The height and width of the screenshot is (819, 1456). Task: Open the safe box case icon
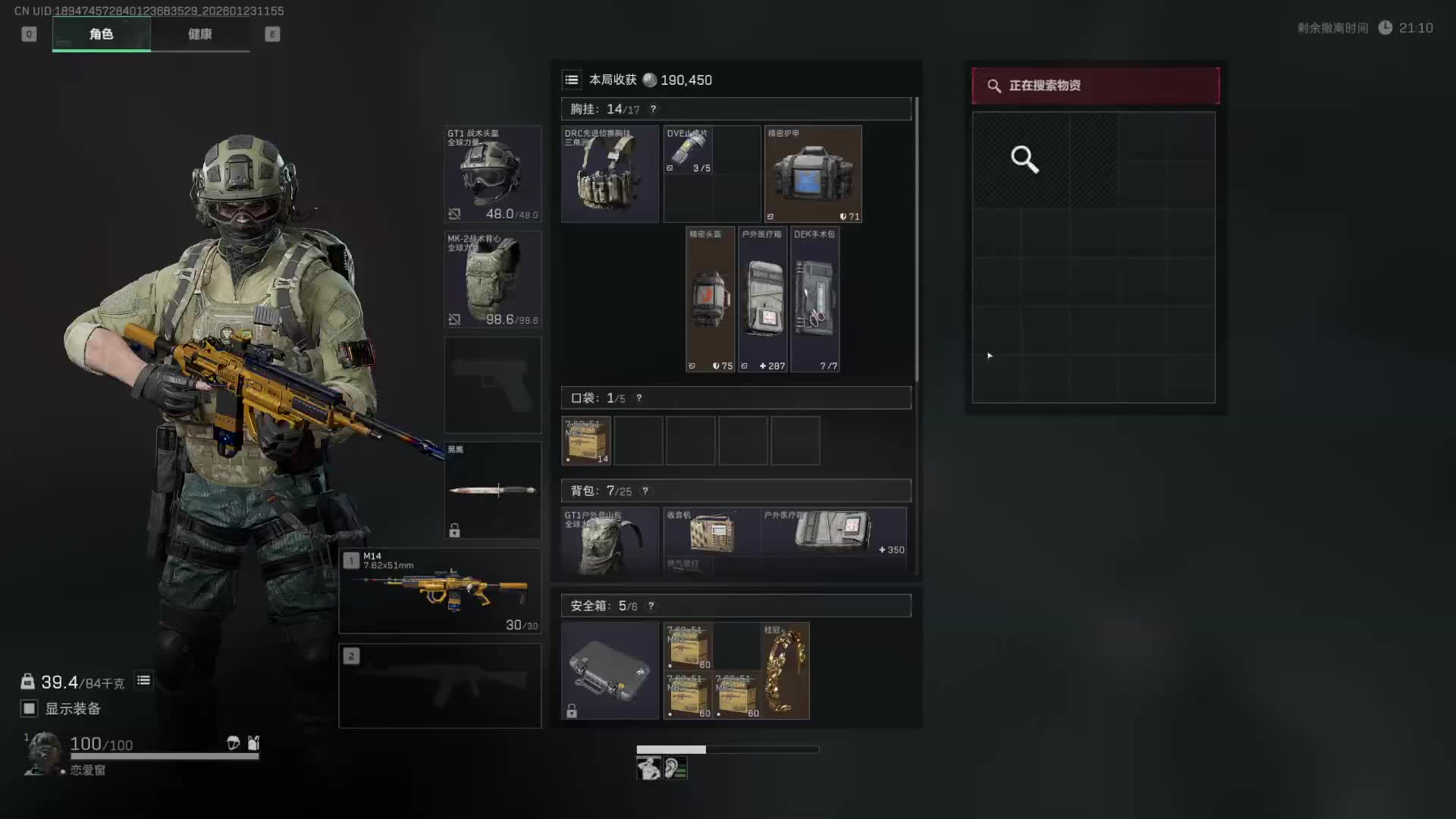coord(610,670)
